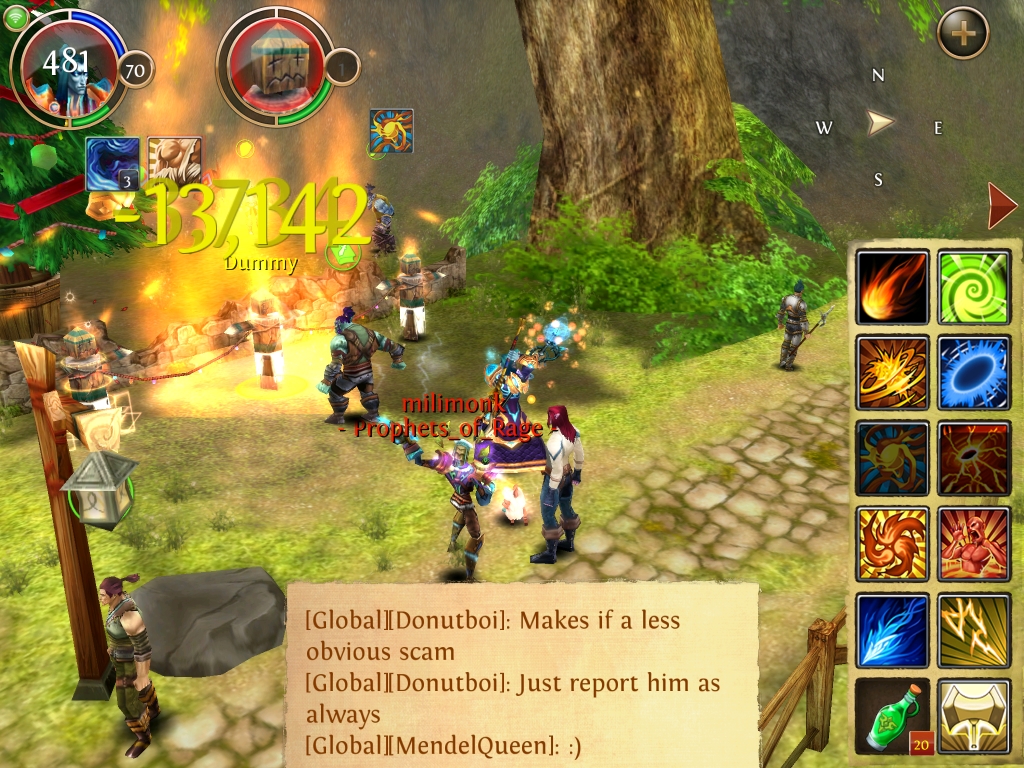
Task: Activate the dark red cracked-eye skill
Action: coord(974,458)
